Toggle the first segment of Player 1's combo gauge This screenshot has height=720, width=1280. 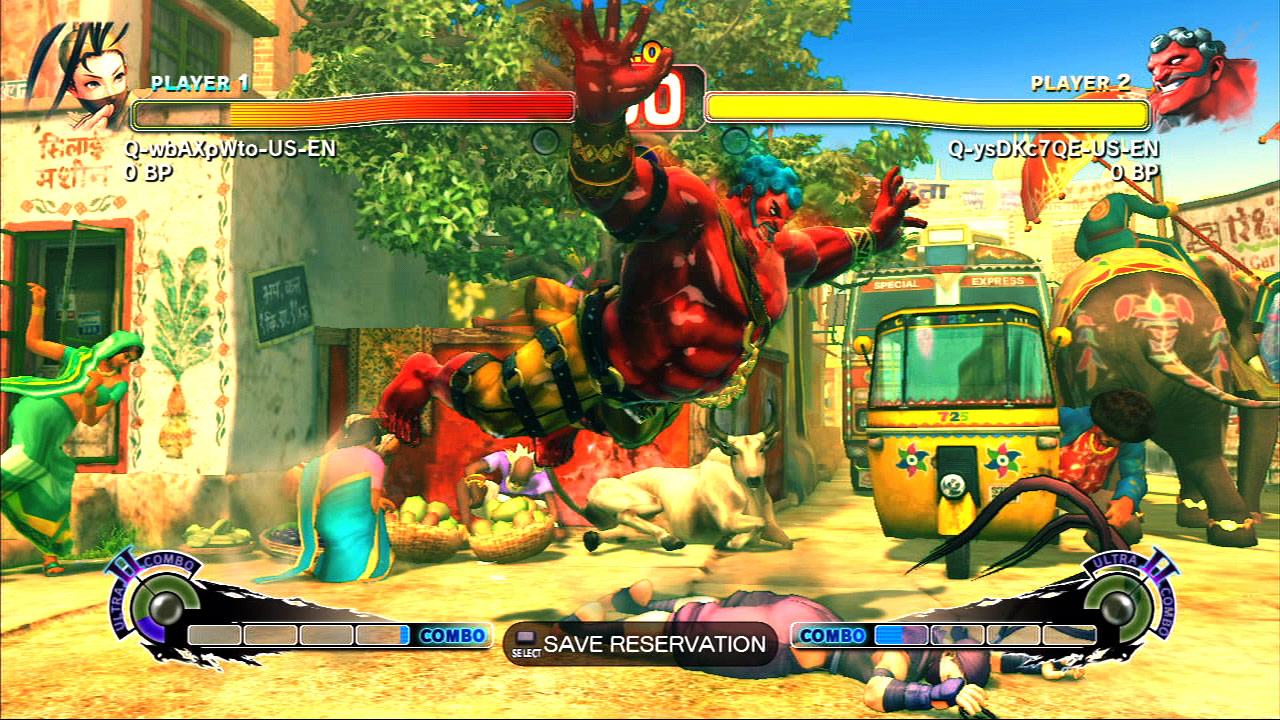215,634
